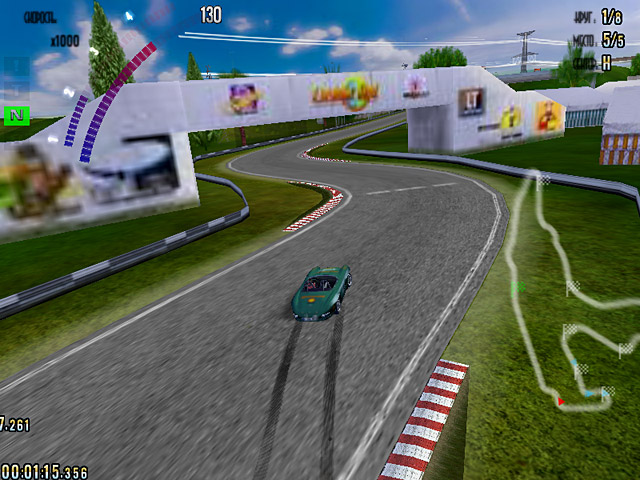Image resolution: width=640 pixels, height=480 pixels.
Task: Select the red player marker on the minimap
Action: tap(560, 401)
